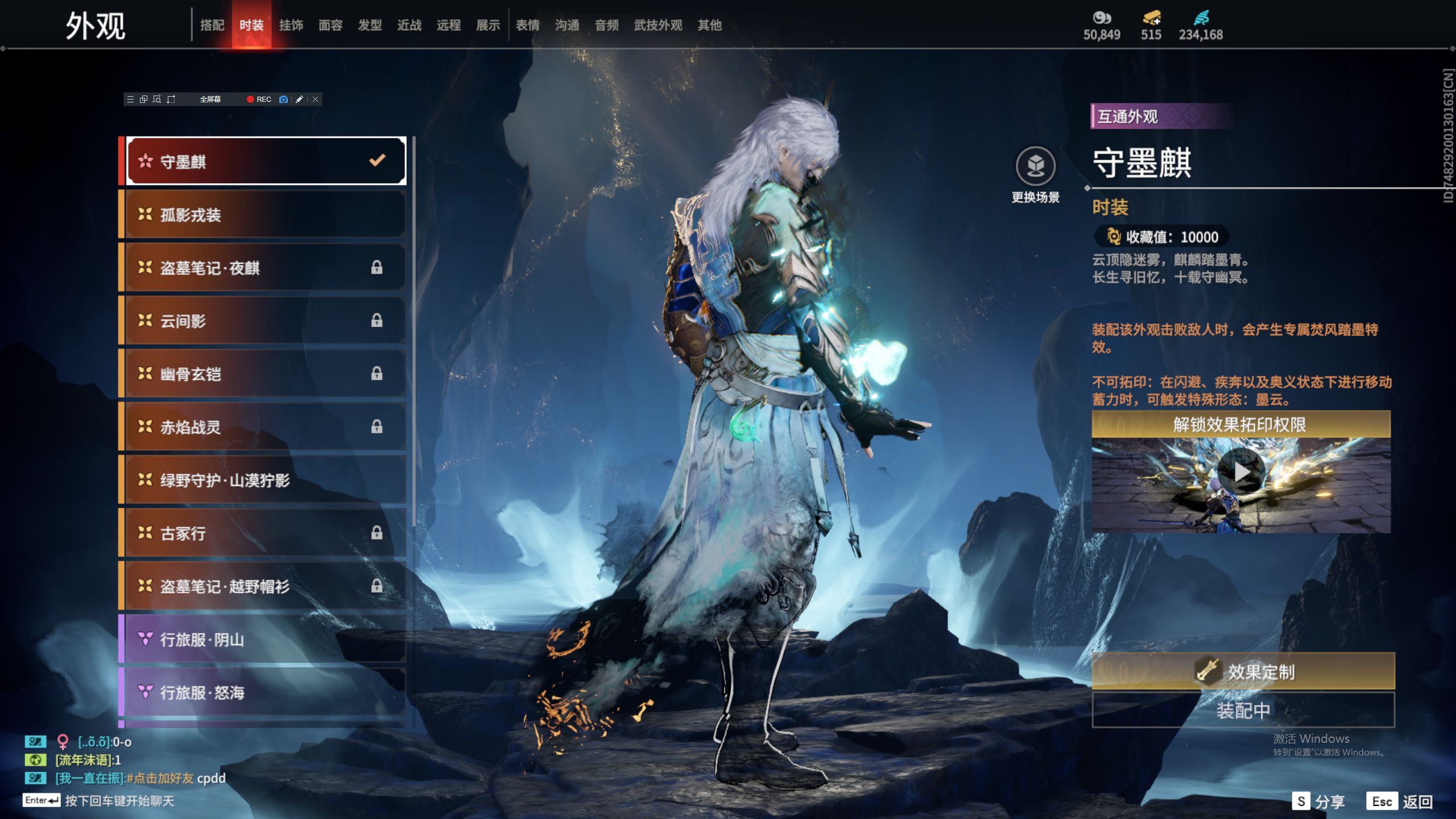Click the 更换场景 scene change icon
This screenshot has height=819, width=1456.
(x=1035, y=167)
